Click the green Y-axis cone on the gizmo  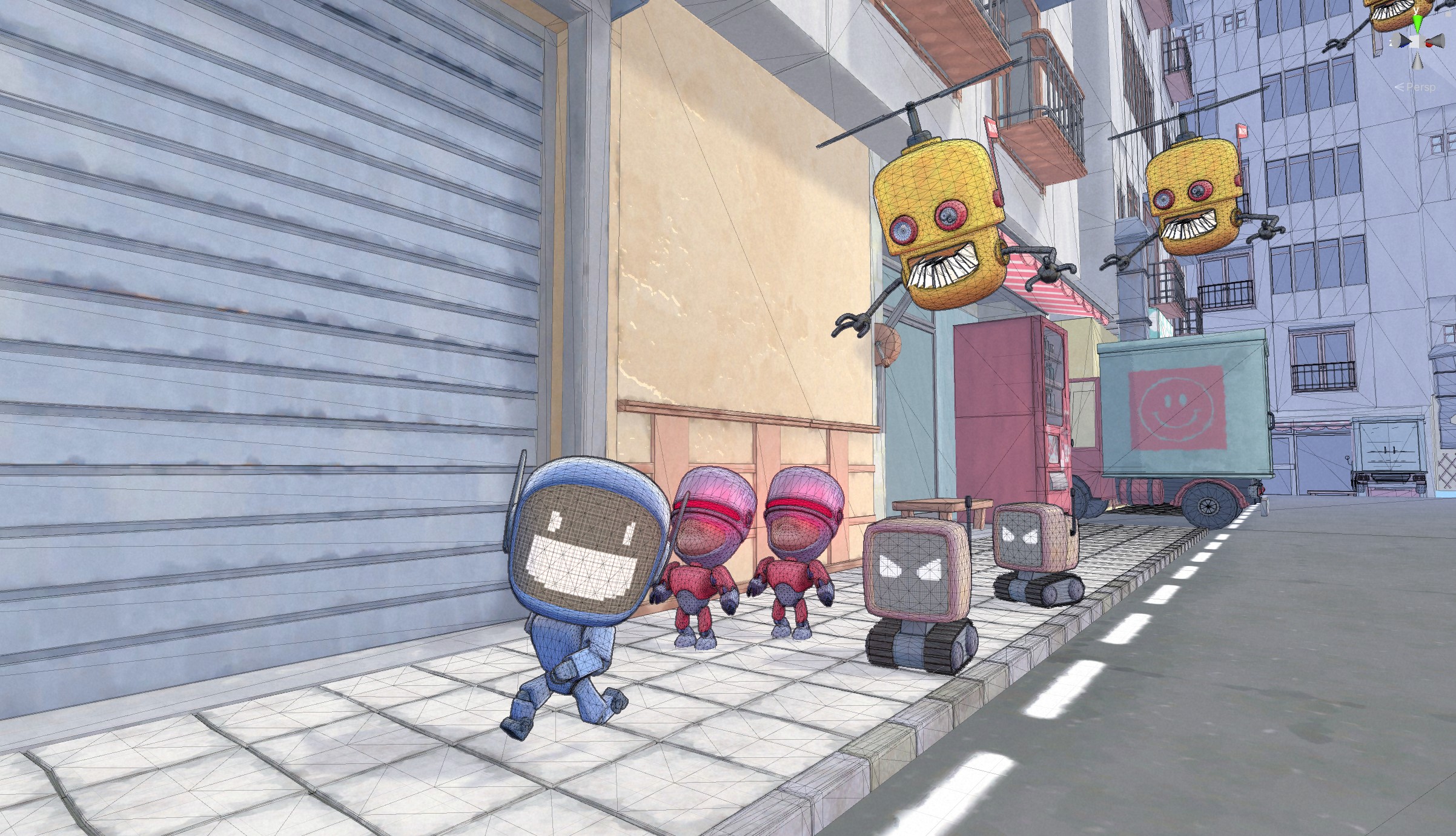click(1418, 22)
